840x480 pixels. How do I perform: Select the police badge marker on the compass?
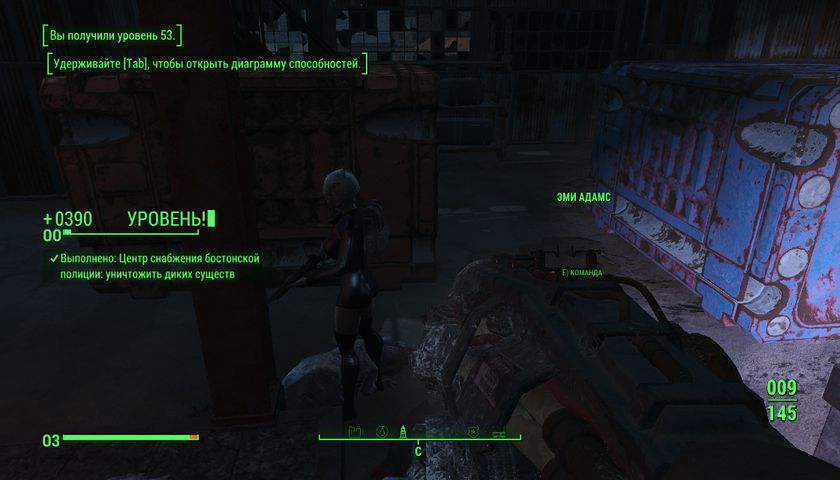click(471, 432)
